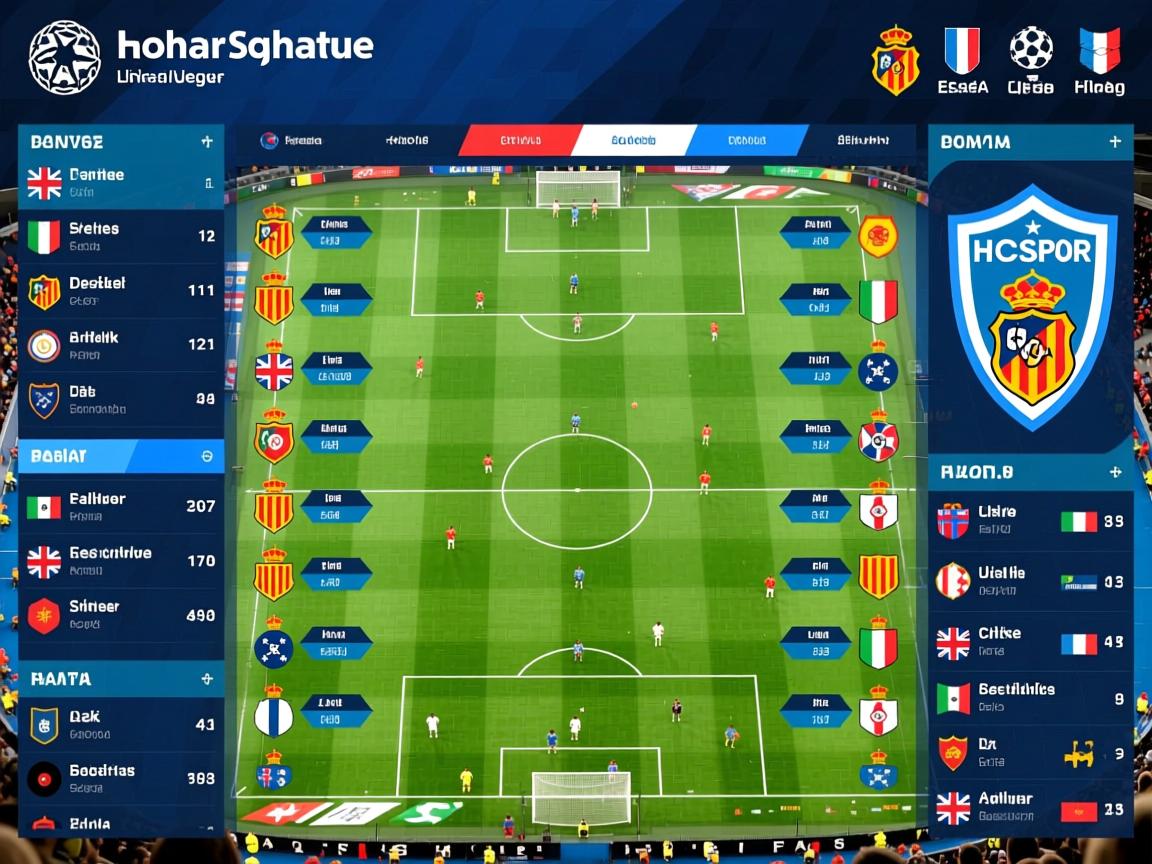Click the round star logo in the header

pos(64,56)
